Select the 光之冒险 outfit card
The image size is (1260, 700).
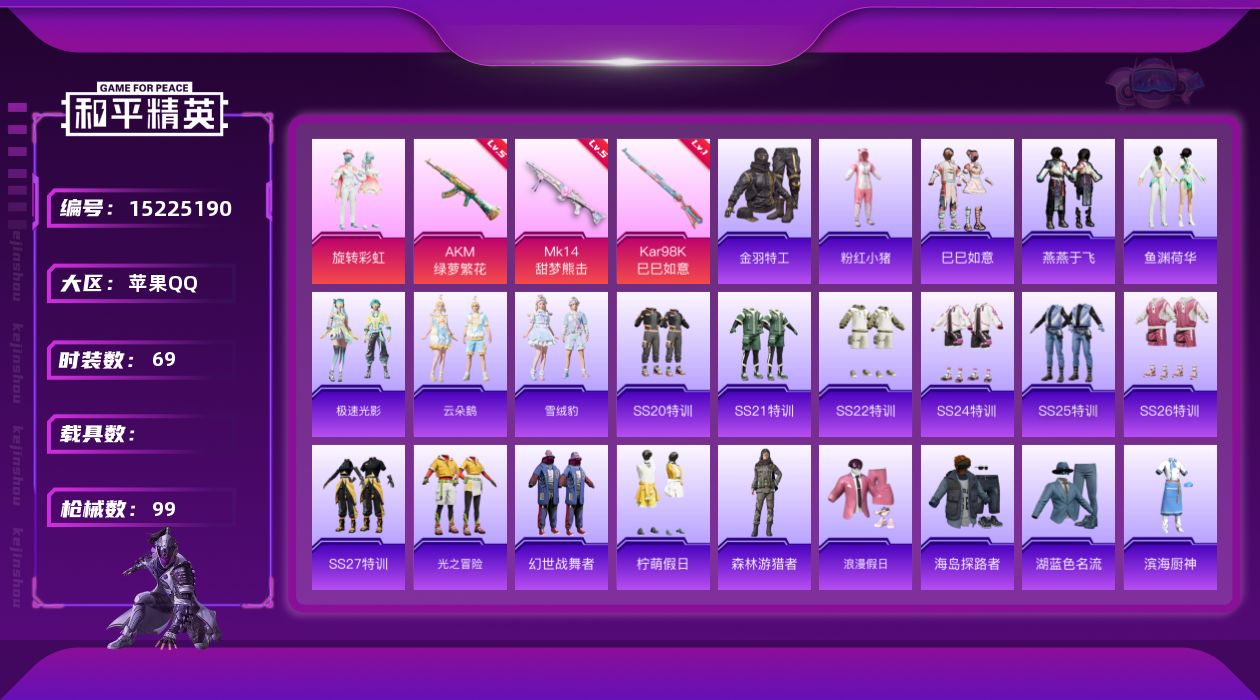click(x=460, y=517)
